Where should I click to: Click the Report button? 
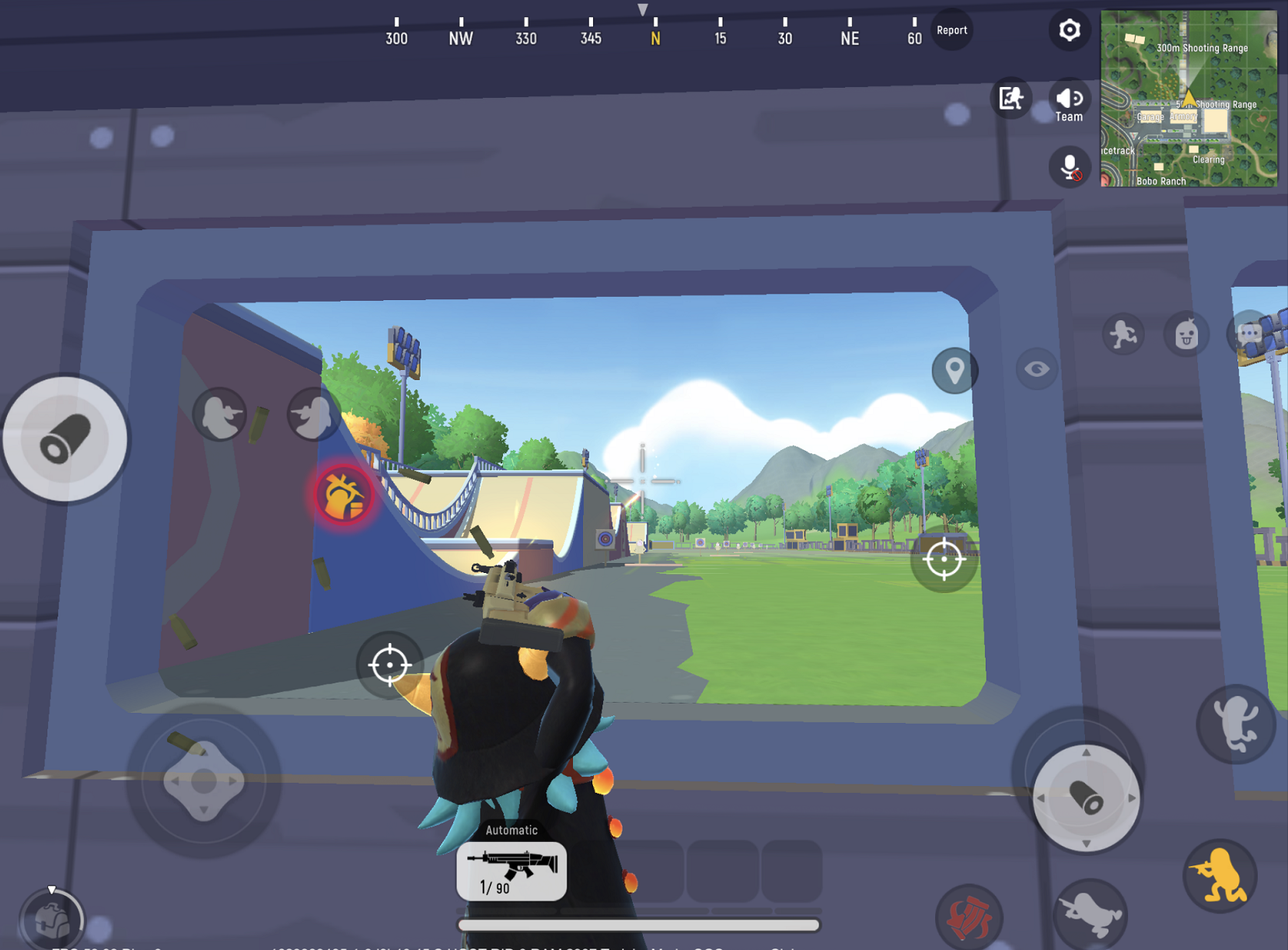951,30
